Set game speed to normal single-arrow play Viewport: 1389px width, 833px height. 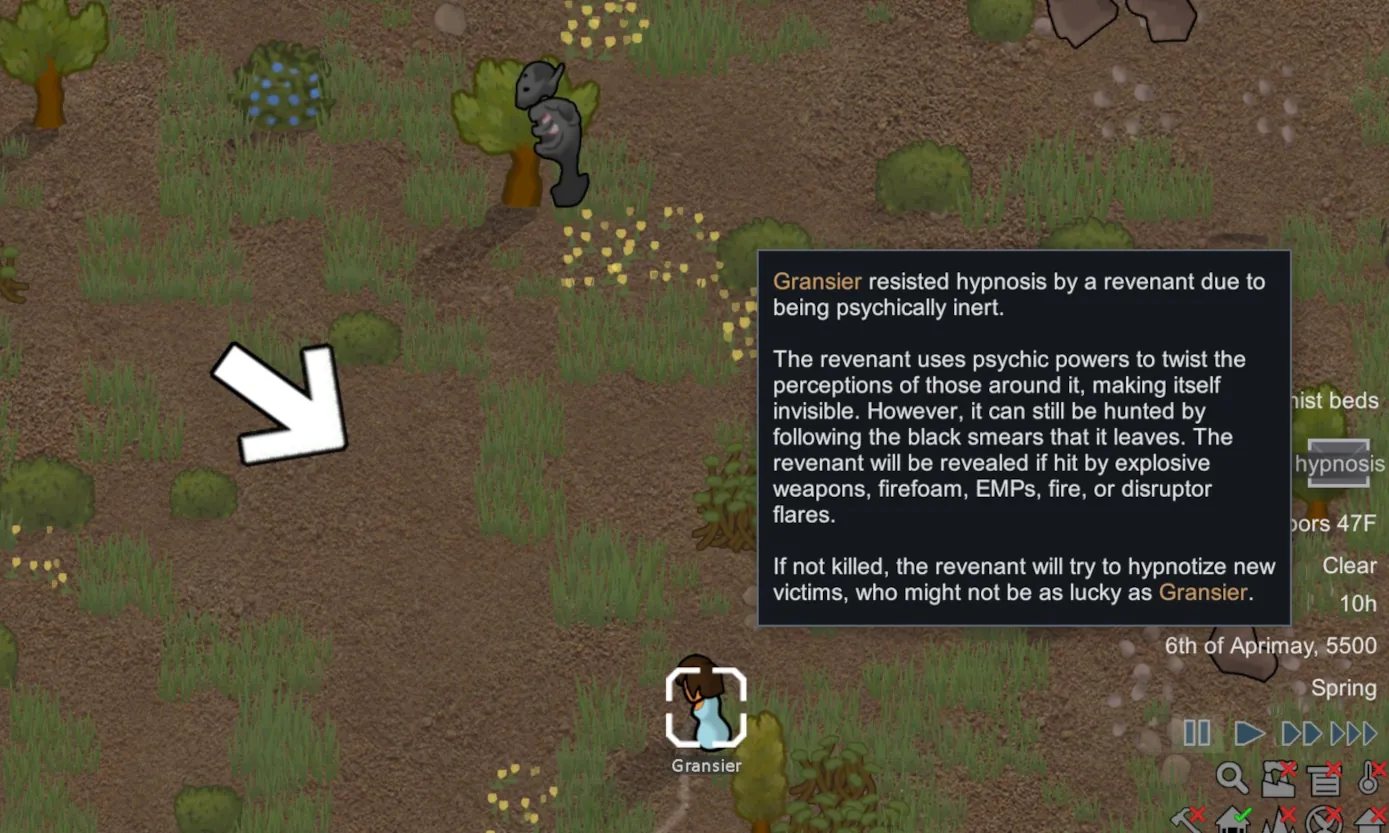pos(1249,733)
